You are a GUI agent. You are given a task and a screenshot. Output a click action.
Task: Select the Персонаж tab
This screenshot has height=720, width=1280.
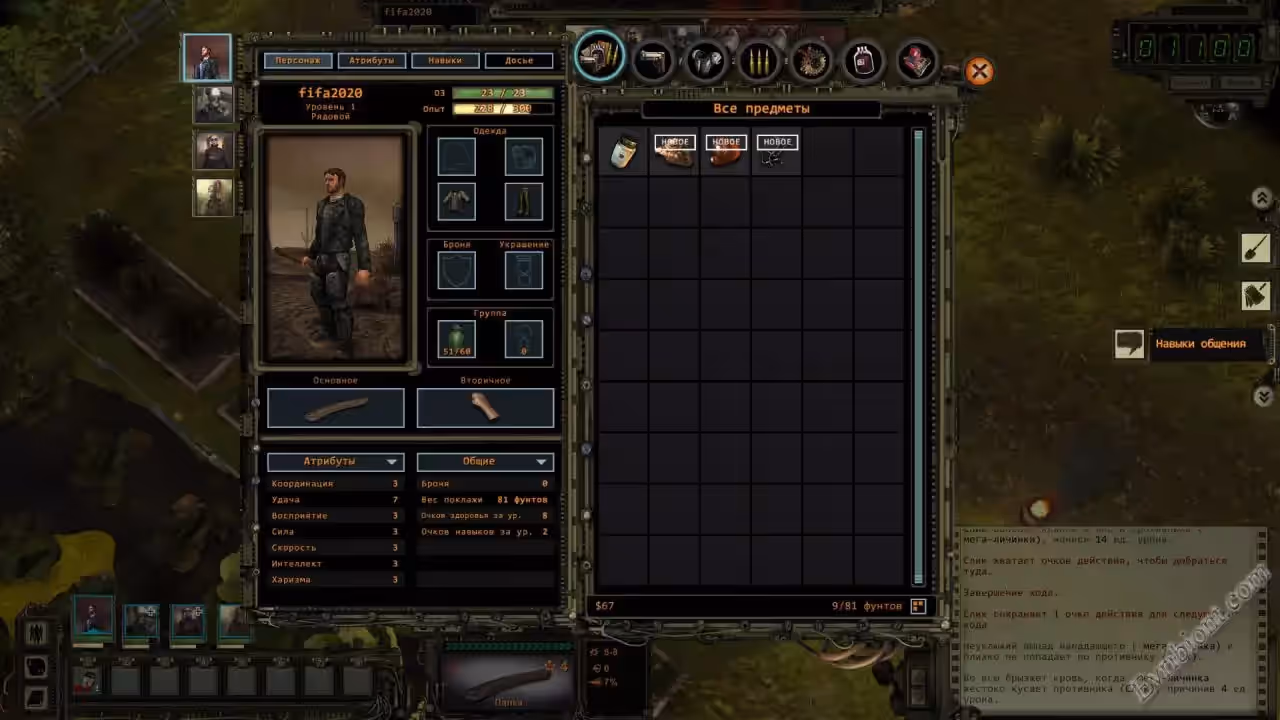298,61
